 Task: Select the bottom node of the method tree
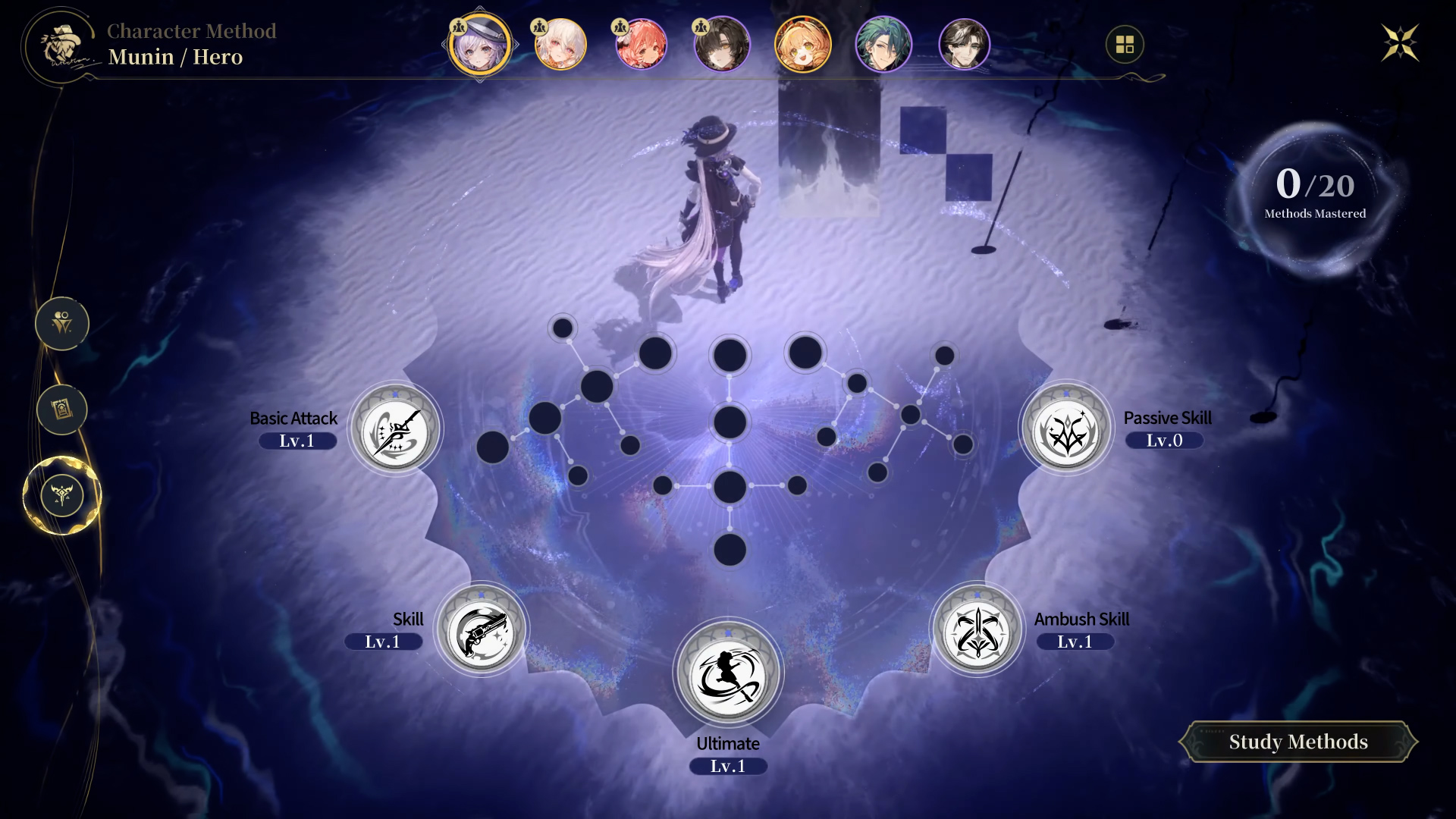[730, 550]
